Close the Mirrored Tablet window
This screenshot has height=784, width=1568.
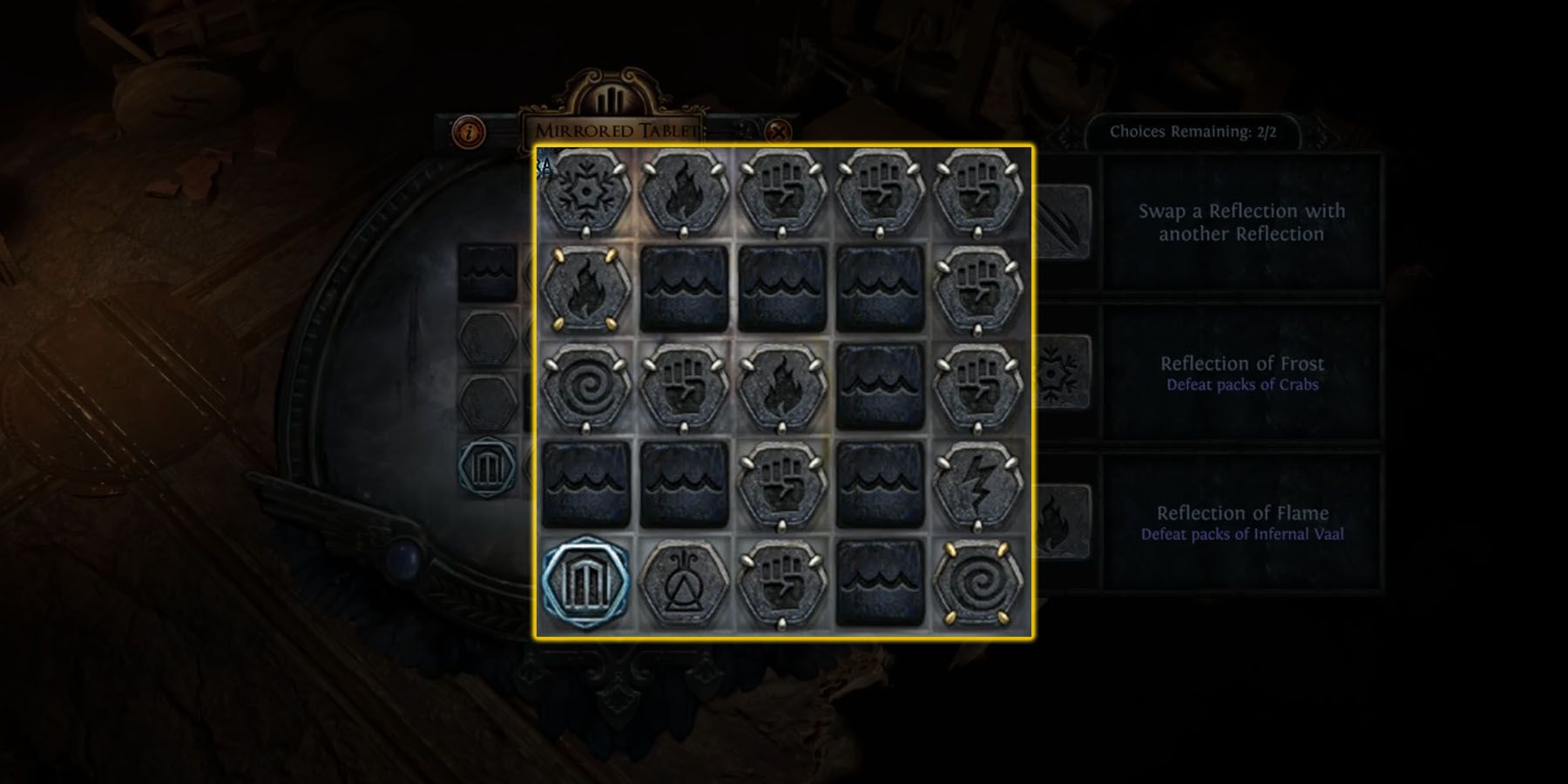click(x=778, y=131)
